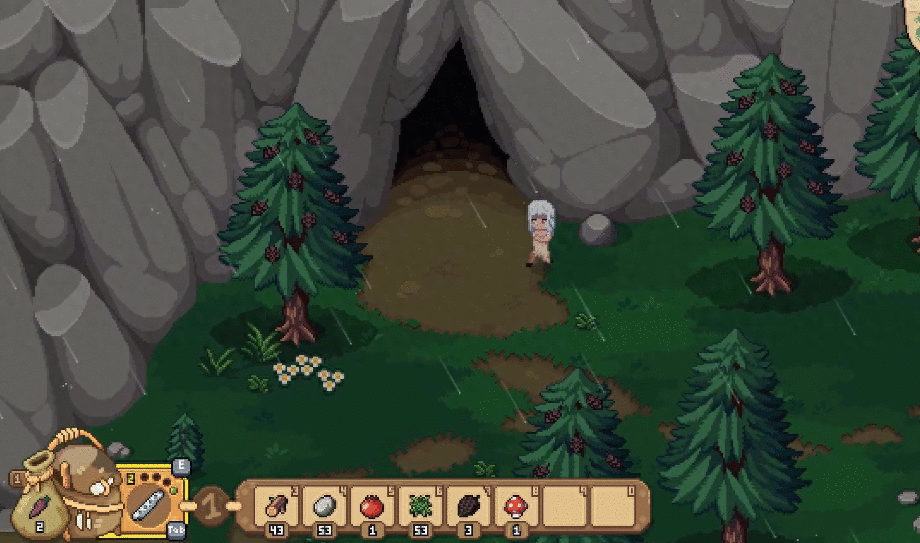This screenshot has width=920, height=543.
Task: Activate the highlighted tool slot
Action: [x=151, y=500]
